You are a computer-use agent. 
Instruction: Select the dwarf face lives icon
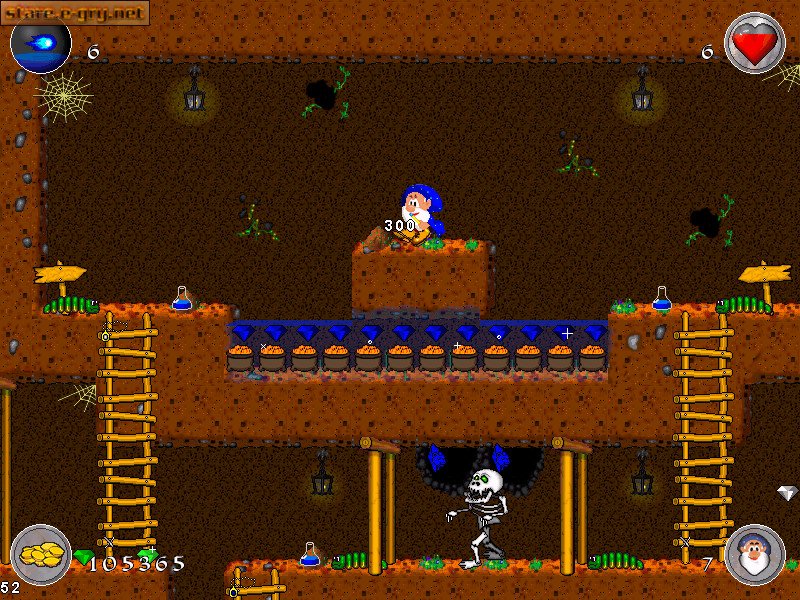point(755,555)
